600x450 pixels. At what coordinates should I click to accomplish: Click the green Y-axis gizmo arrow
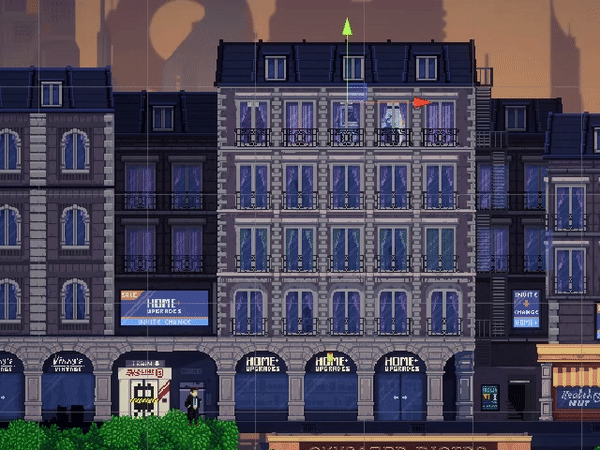(347, 27)
